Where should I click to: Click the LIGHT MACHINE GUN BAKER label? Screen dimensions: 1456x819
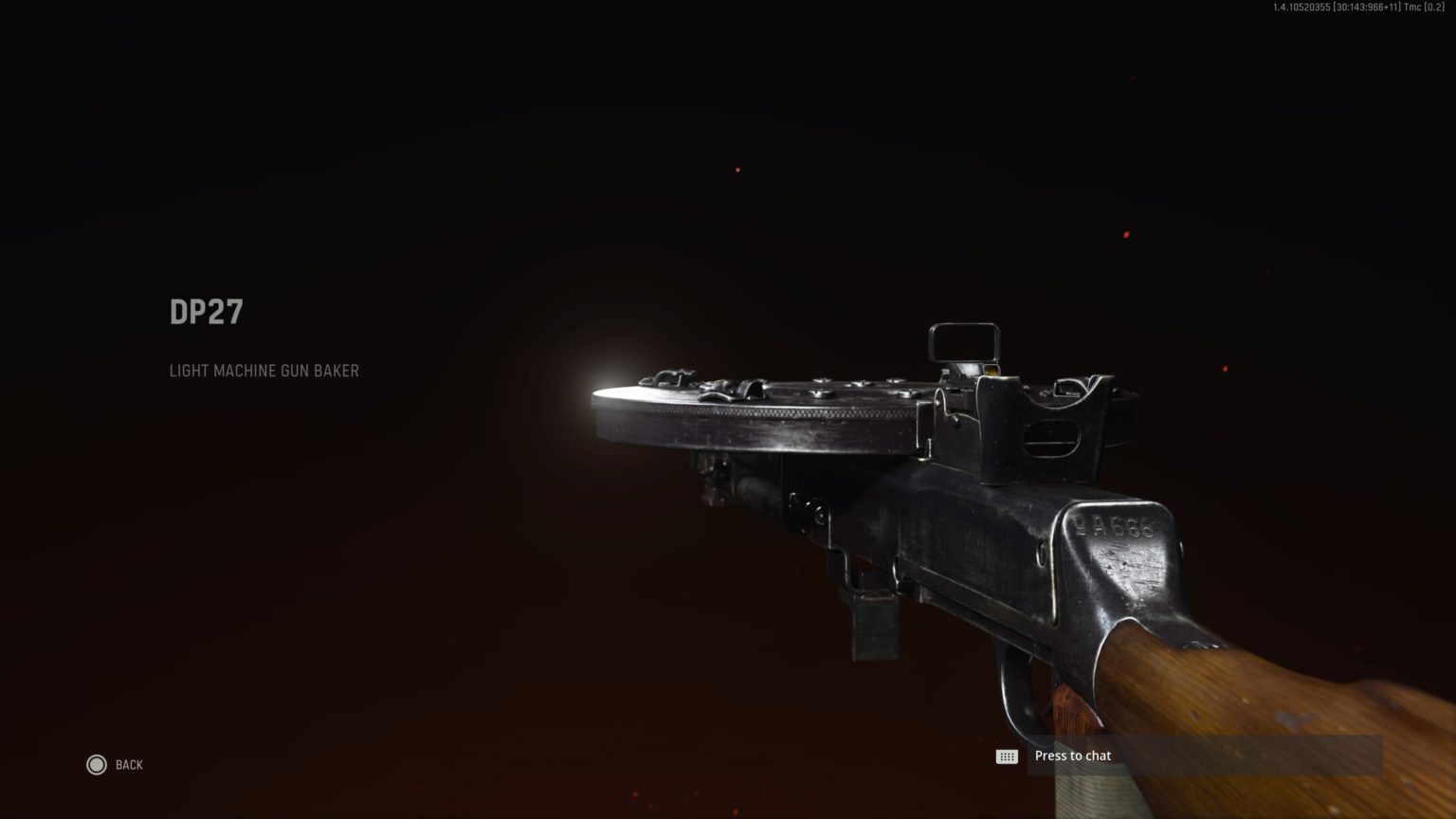tap(264, 371)
